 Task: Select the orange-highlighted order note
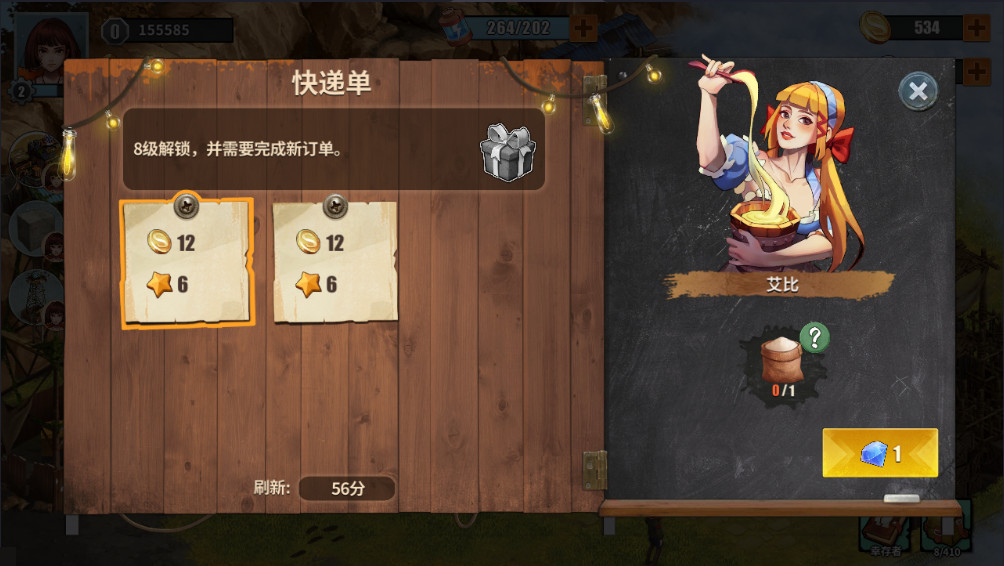pos(186,263)
